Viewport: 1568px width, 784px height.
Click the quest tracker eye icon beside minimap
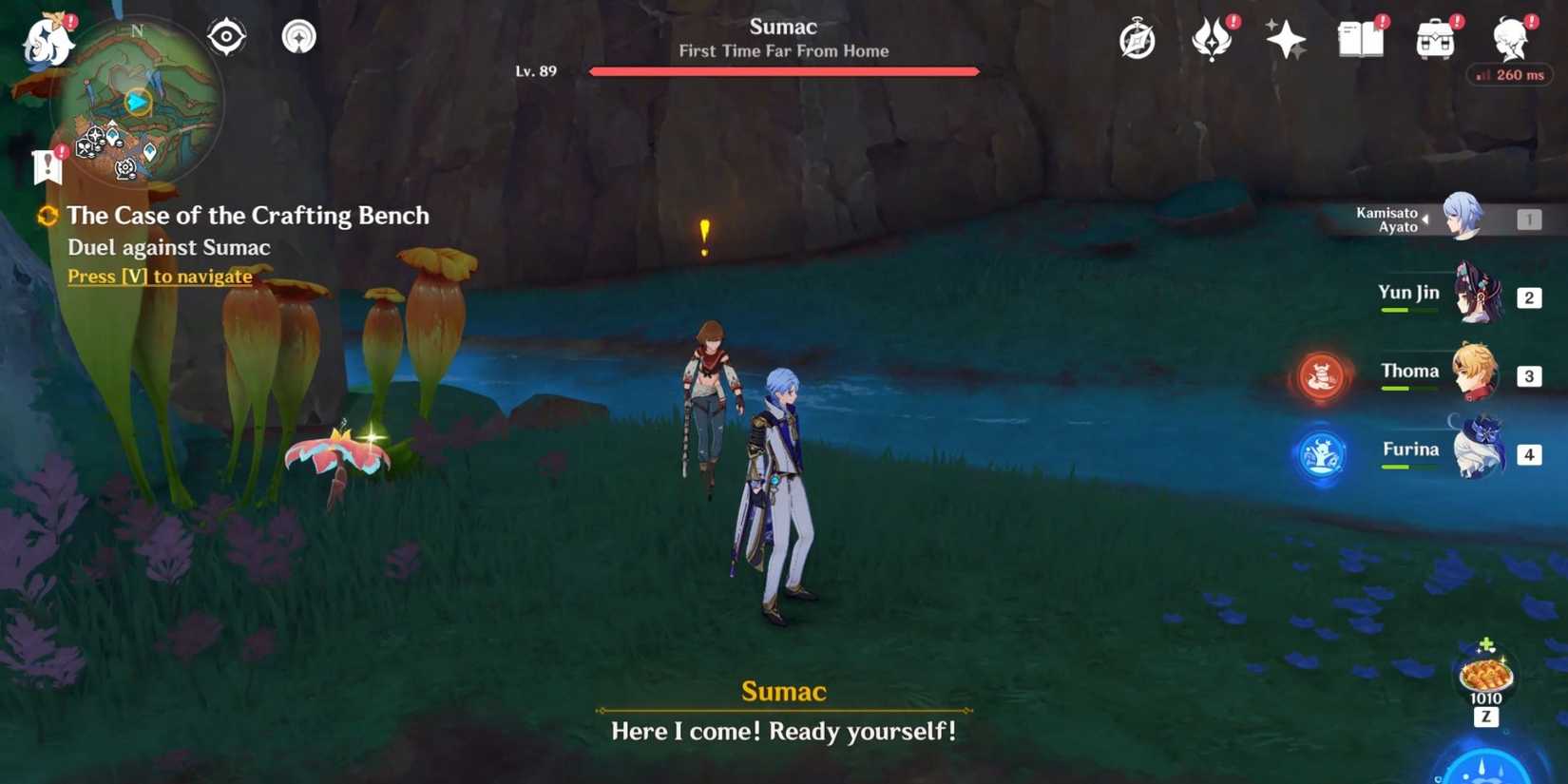point(226,35)
